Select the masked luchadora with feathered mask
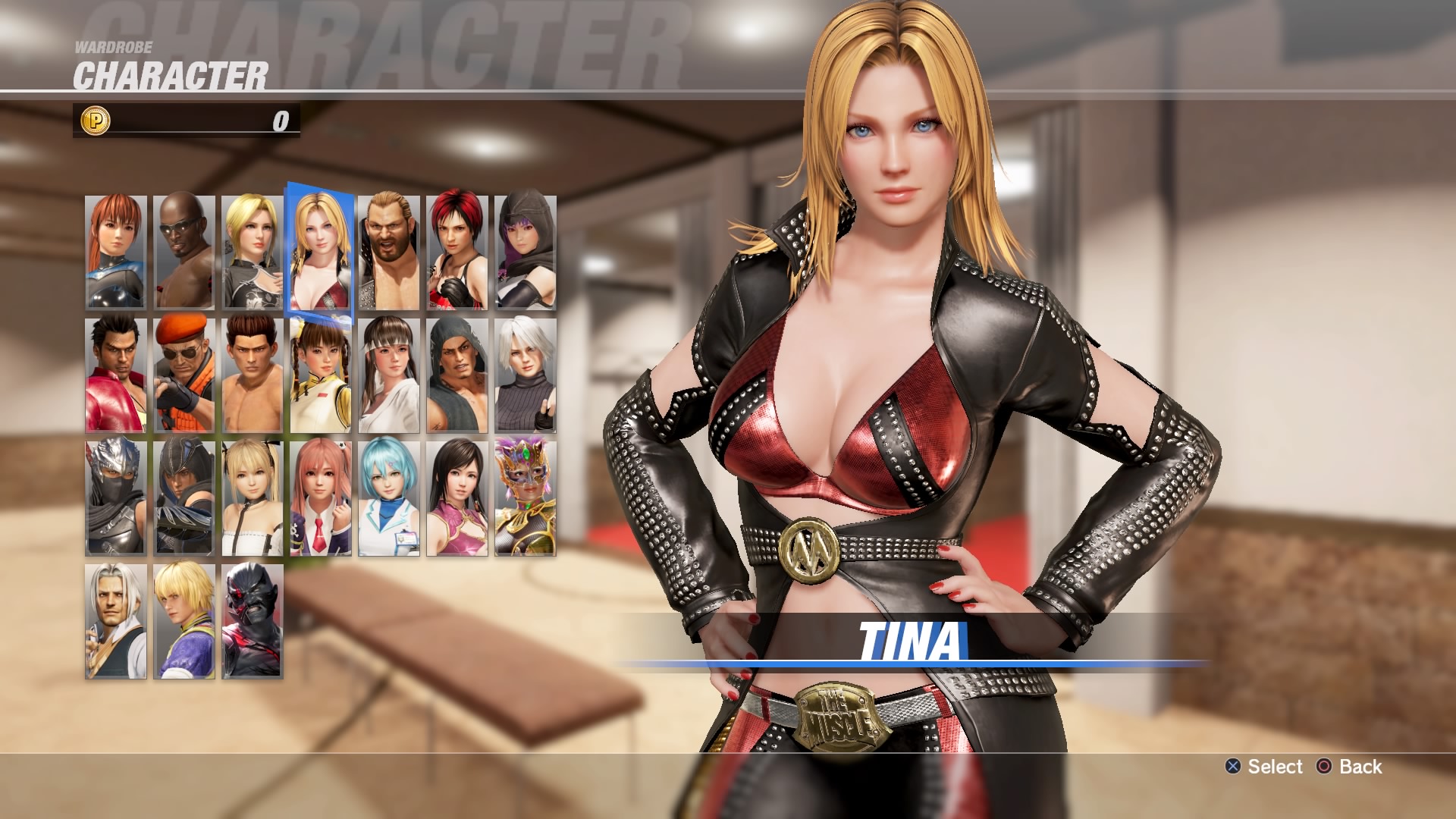Screen dimensions: 1456x819 [x=526, y=498]
